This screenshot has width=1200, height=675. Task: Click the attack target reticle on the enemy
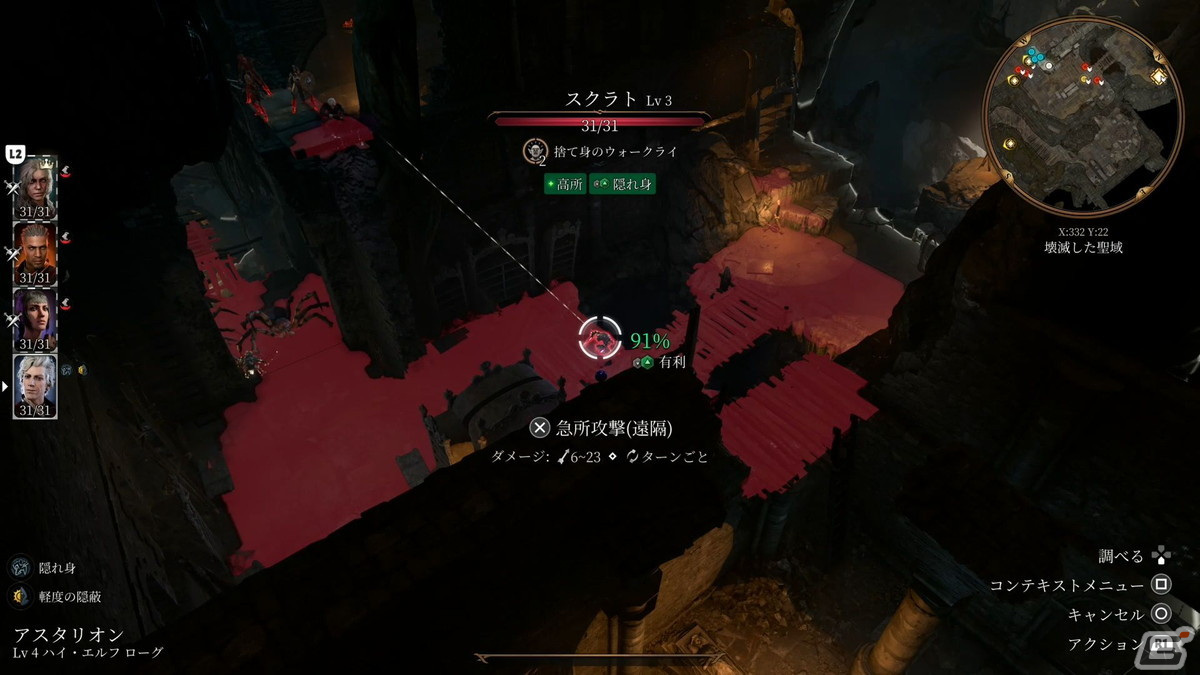point(601,339)
